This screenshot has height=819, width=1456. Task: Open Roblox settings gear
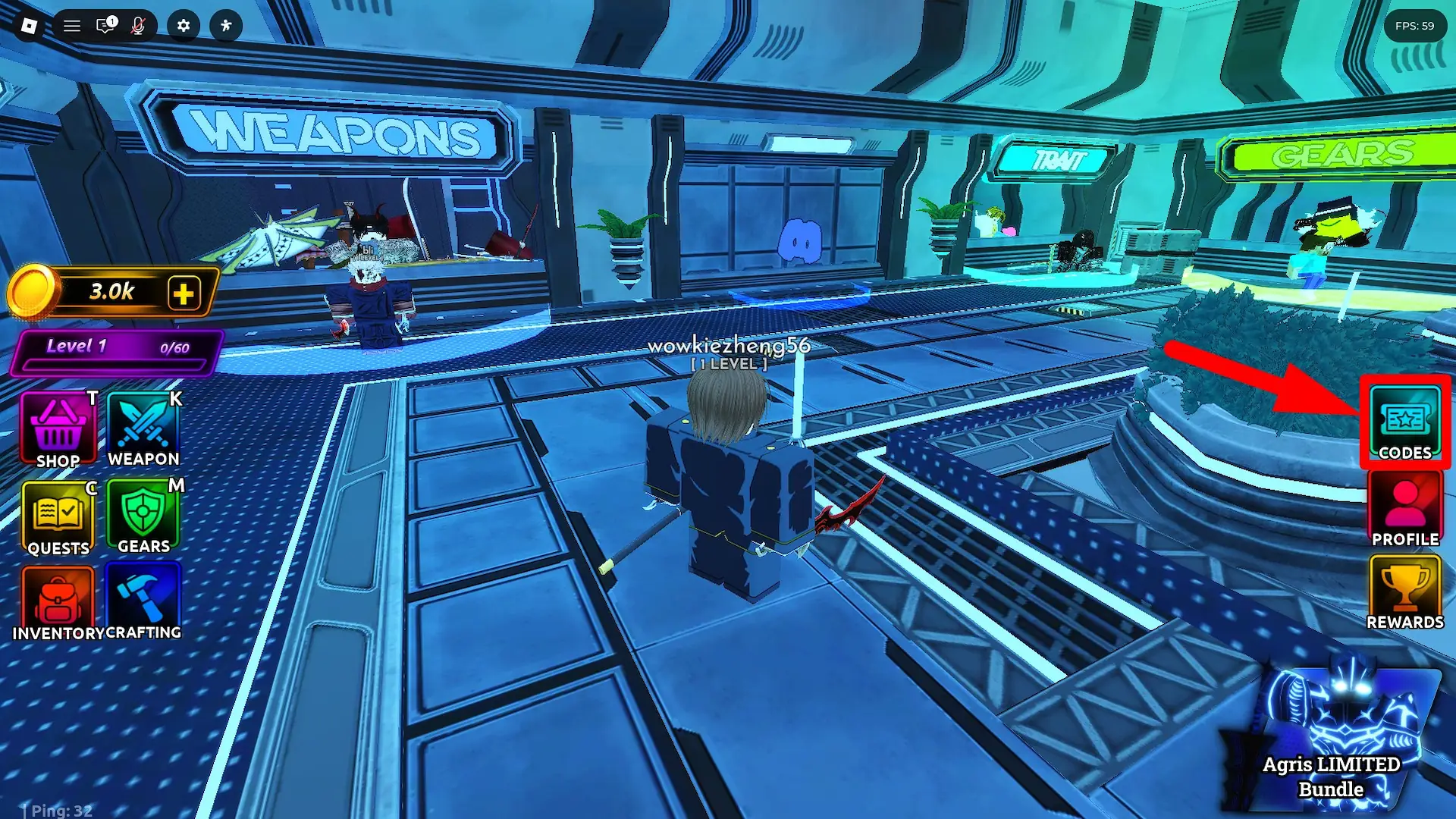(182, 26)
